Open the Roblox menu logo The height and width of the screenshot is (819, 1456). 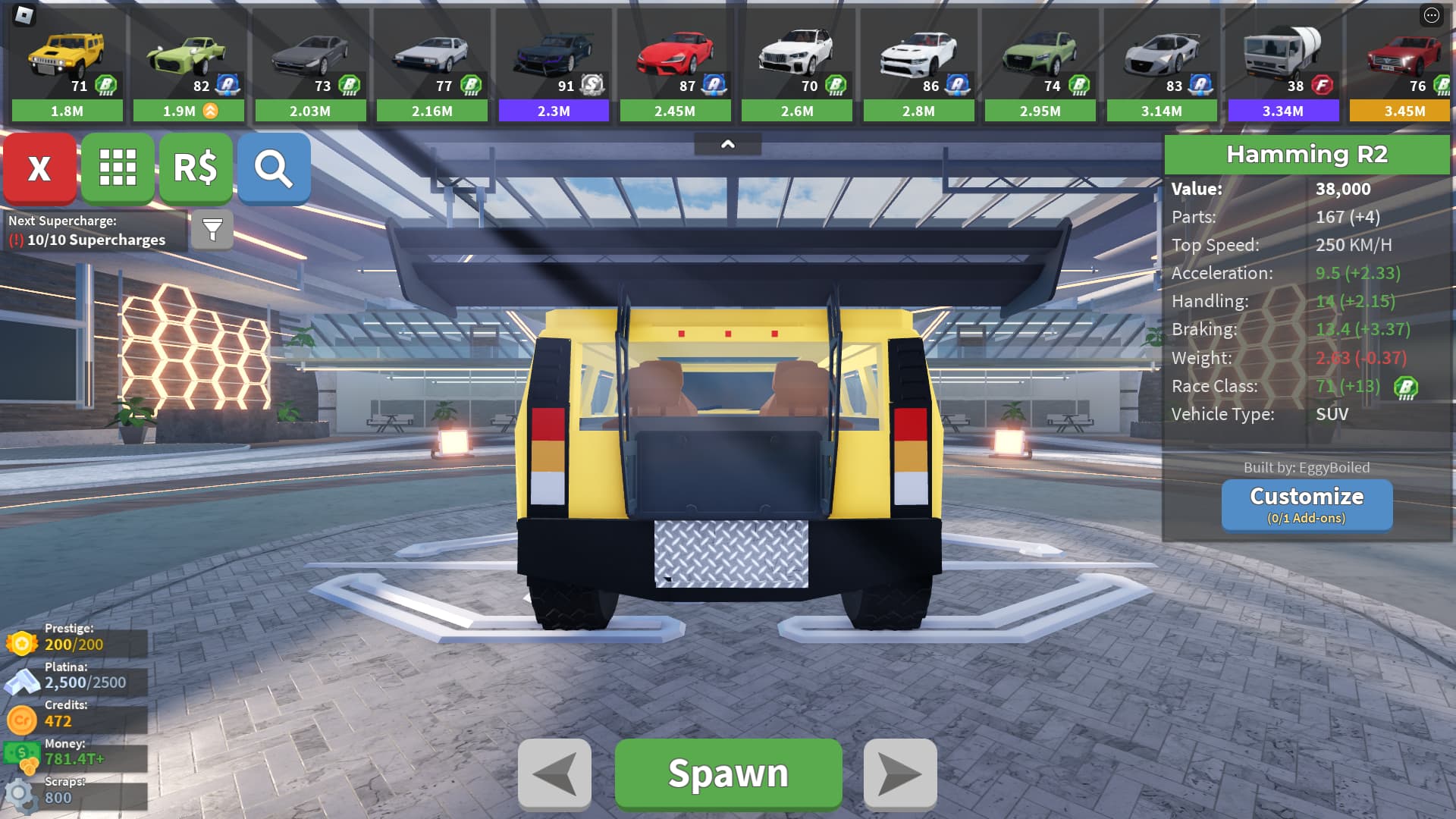click(24, 14)
